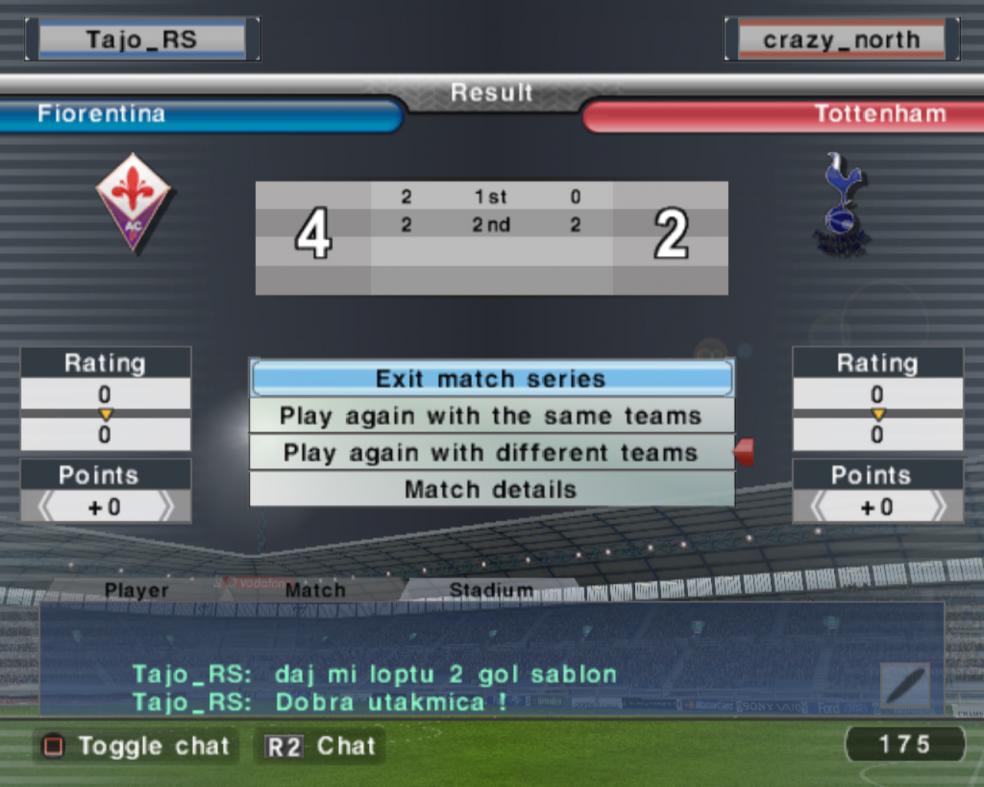The image size is (984, 787).
Task: Switch to the Stadium tab
Action: [490, 590]
